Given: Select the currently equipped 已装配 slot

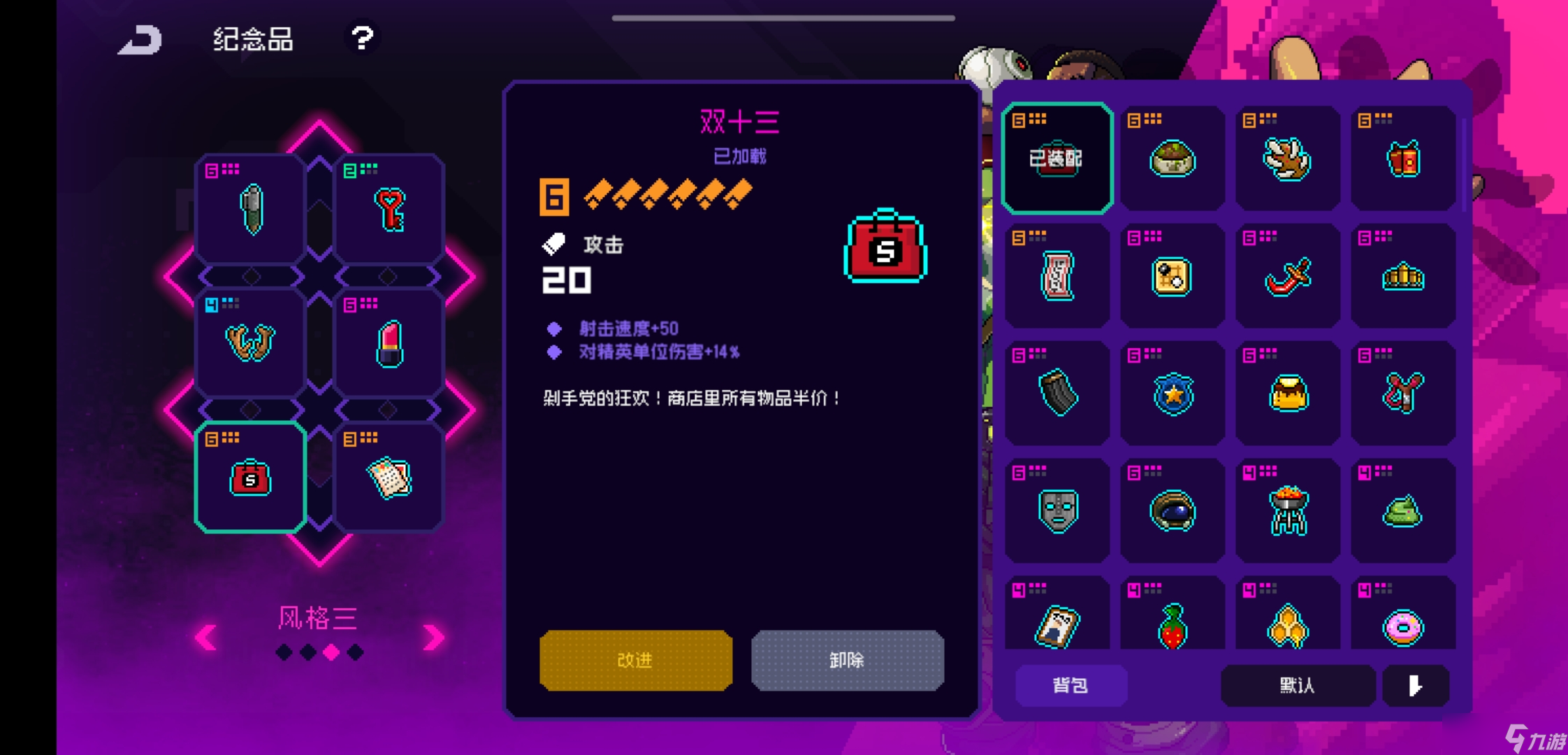Looking at the screenshot, I should (x=1057, y=157).
